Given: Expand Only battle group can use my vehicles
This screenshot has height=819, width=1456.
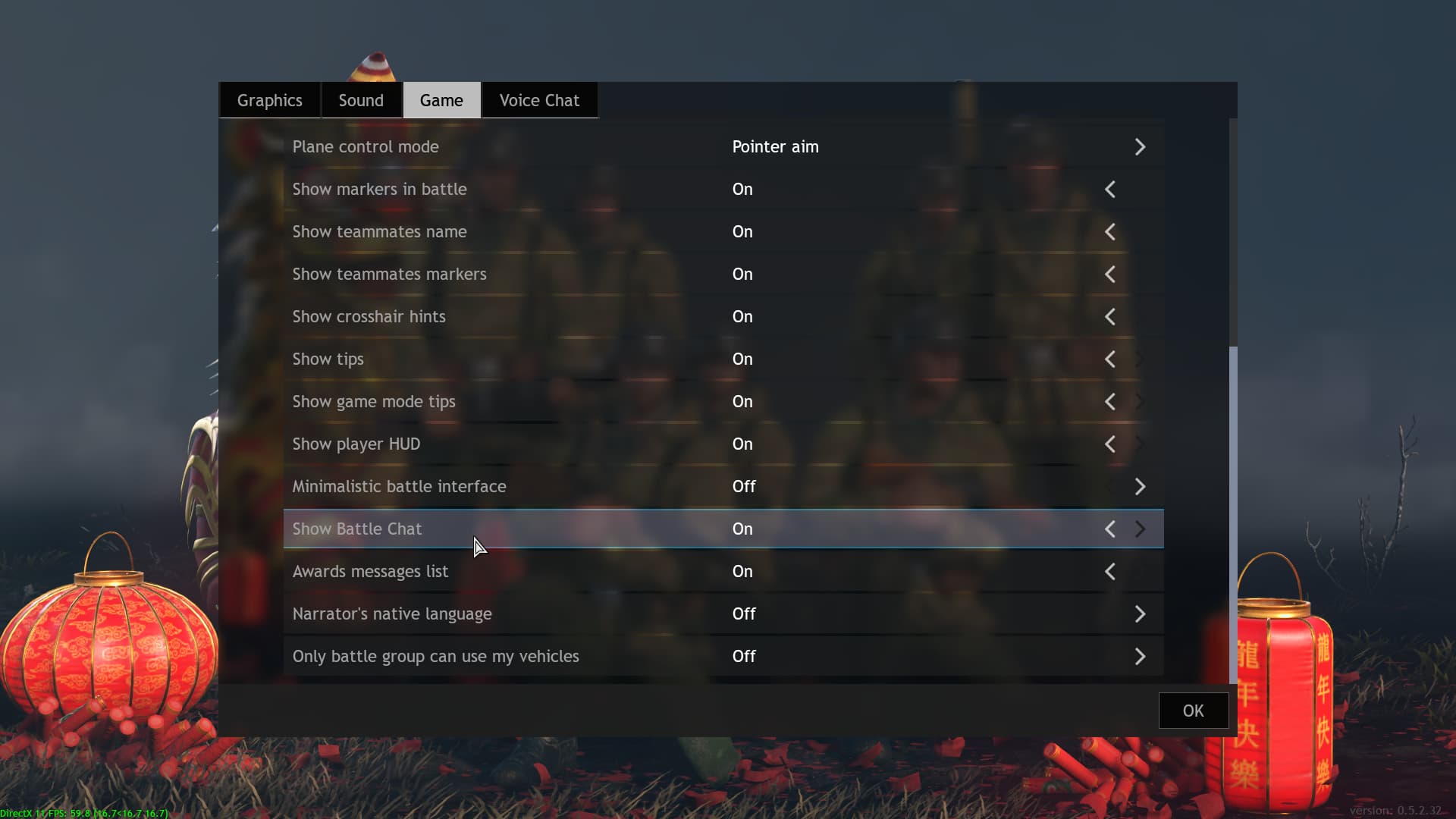Looking at the screenshot, I should [1141, 656].
